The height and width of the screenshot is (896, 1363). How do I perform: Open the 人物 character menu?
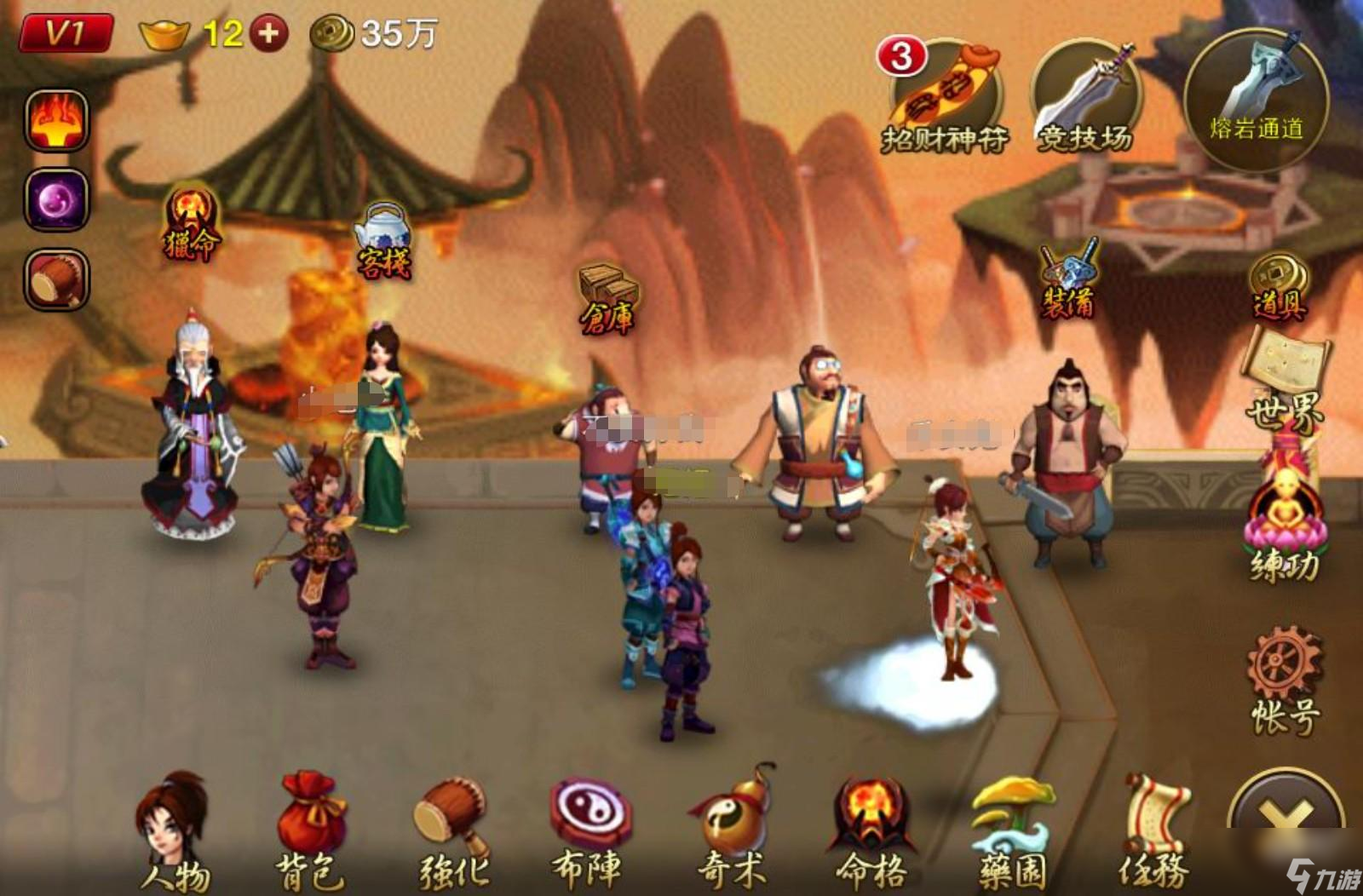click(174, 830)
